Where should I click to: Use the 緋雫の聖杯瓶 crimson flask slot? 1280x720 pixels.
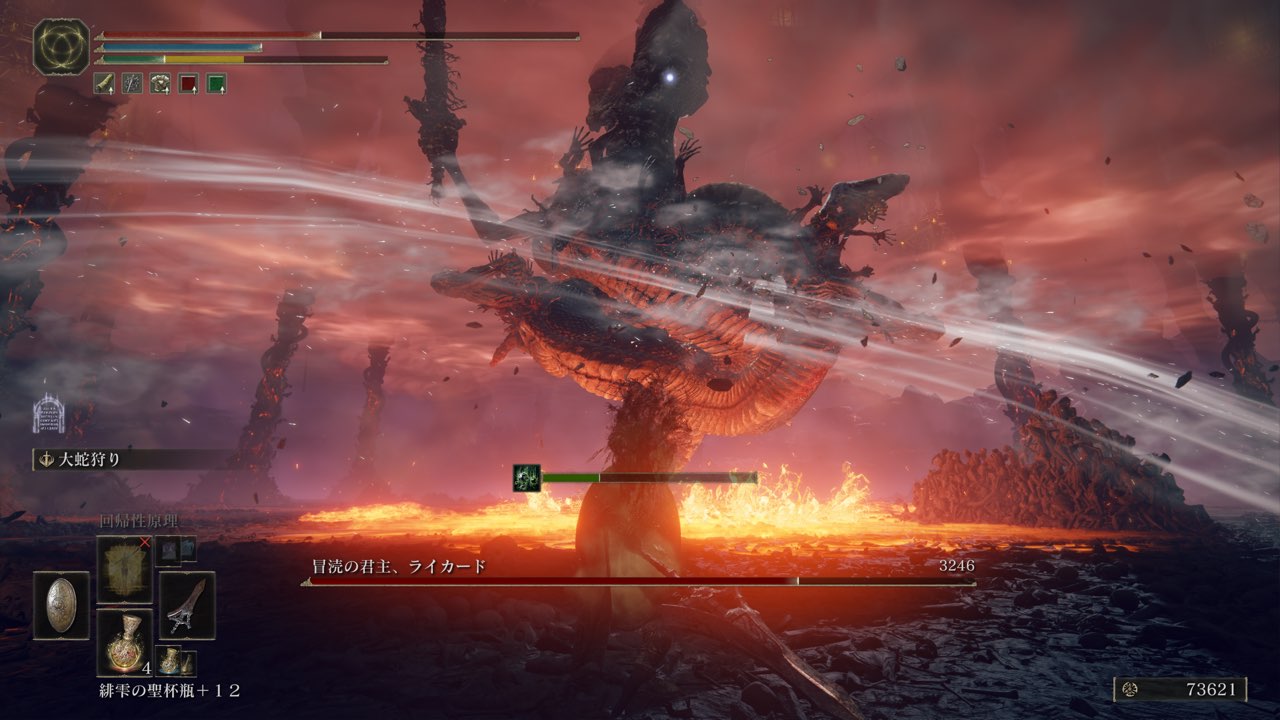[124, 641]
